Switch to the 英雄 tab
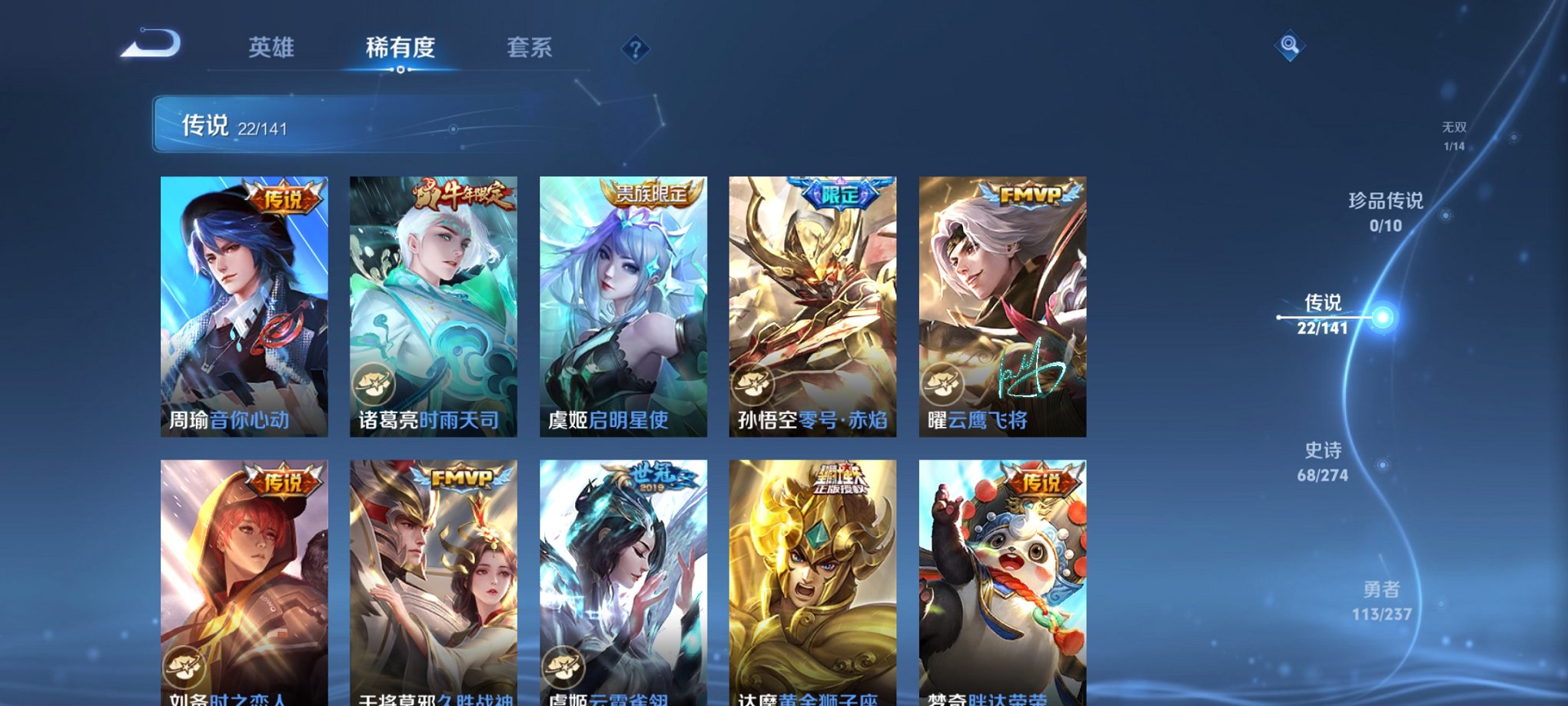The image size is (1568, 706). coord(271,48)
